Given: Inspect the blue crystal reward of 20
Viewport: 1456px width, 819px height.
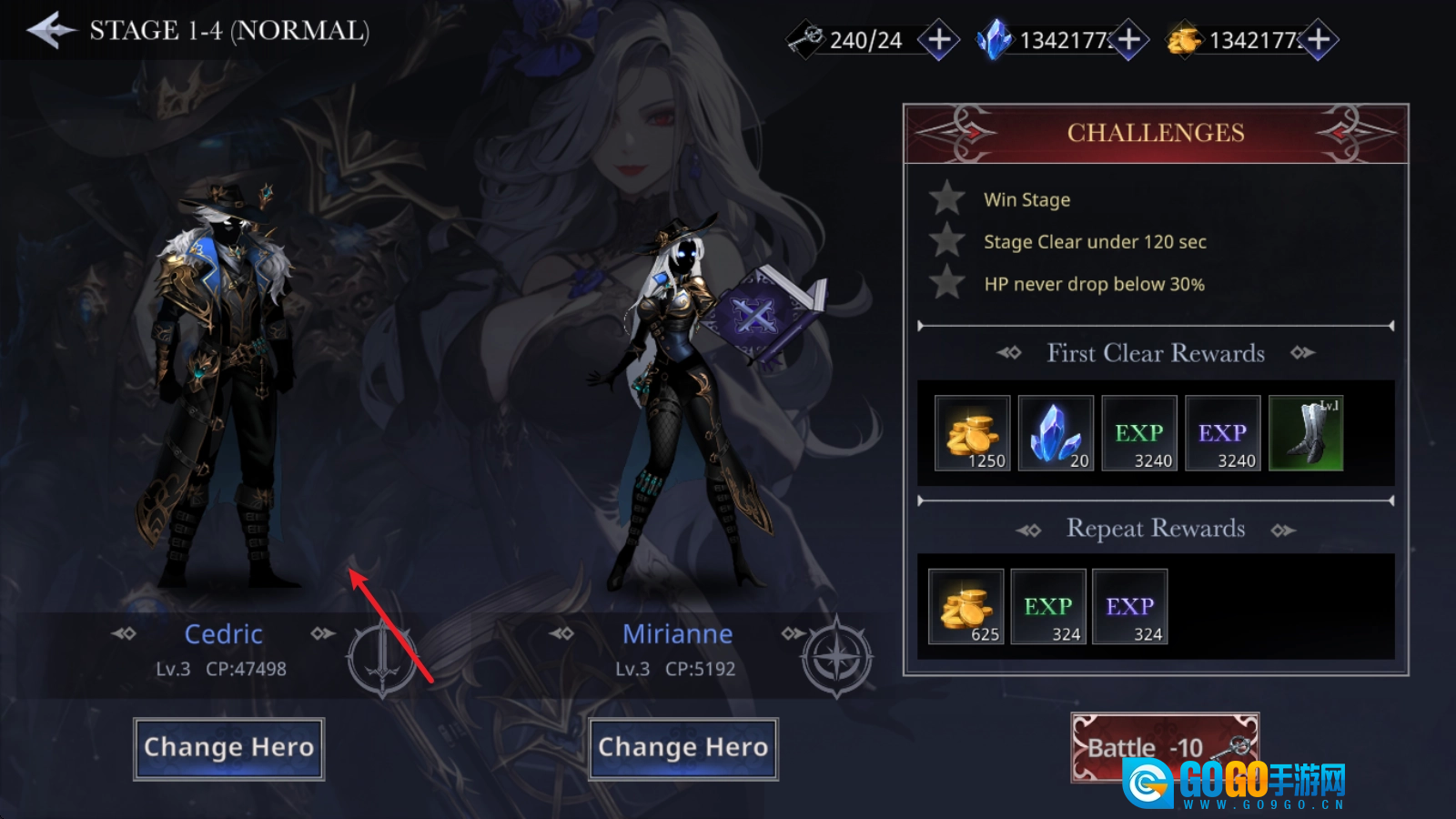Looking at the screenshot, I should 1056,433.
